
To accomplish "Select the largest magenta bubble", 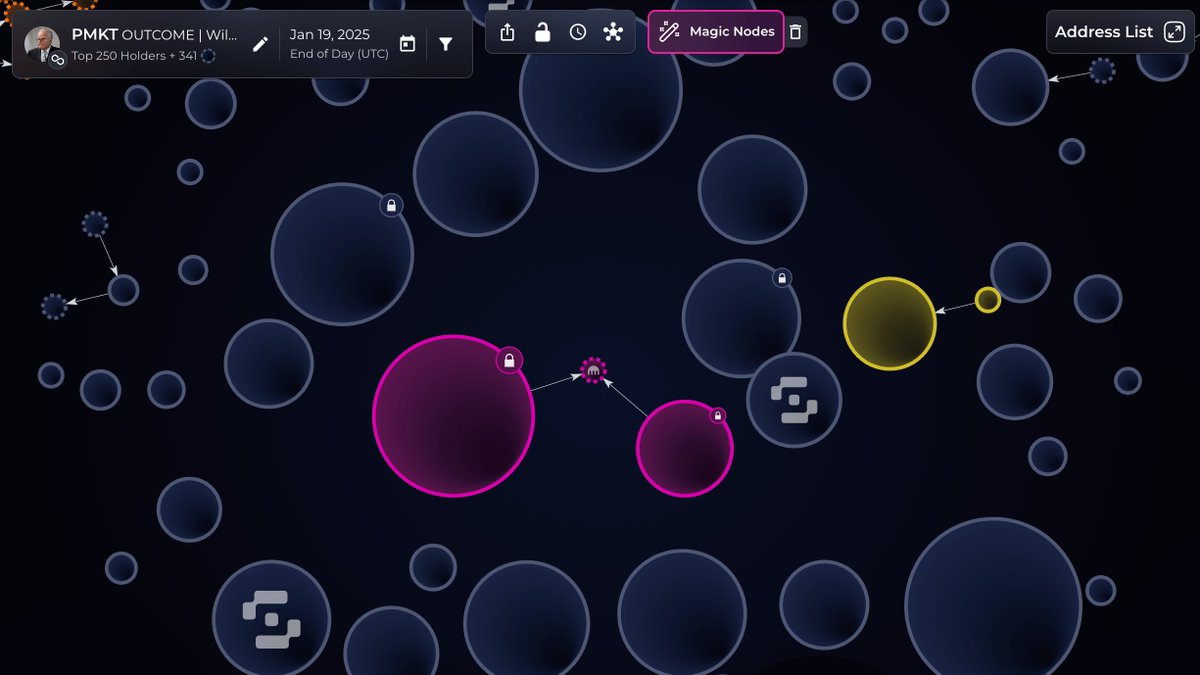I will (453, 416).
